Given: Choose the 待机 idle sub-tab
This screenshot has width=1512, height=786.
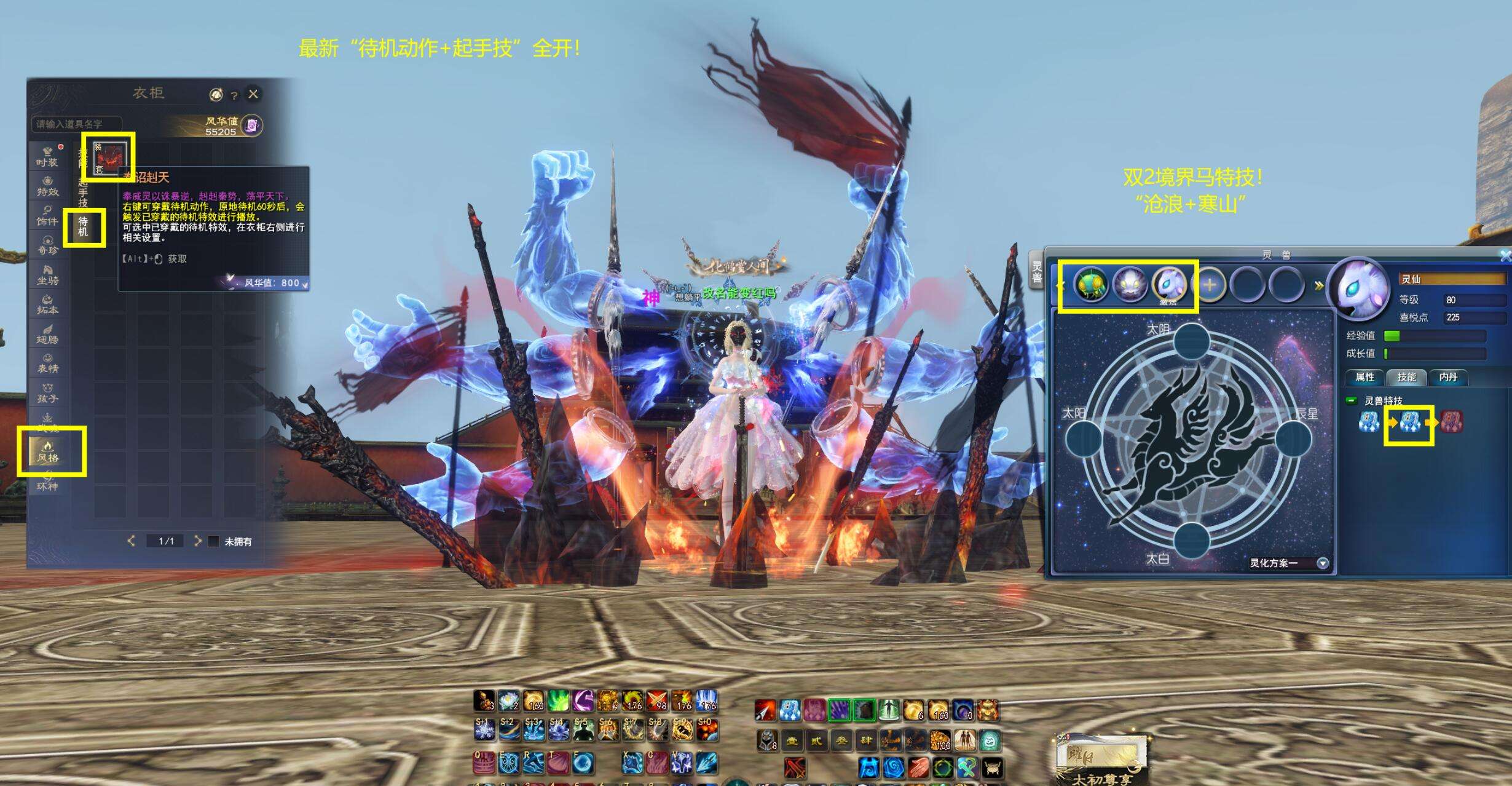Looking at the screenshot, I should point(83,226).
